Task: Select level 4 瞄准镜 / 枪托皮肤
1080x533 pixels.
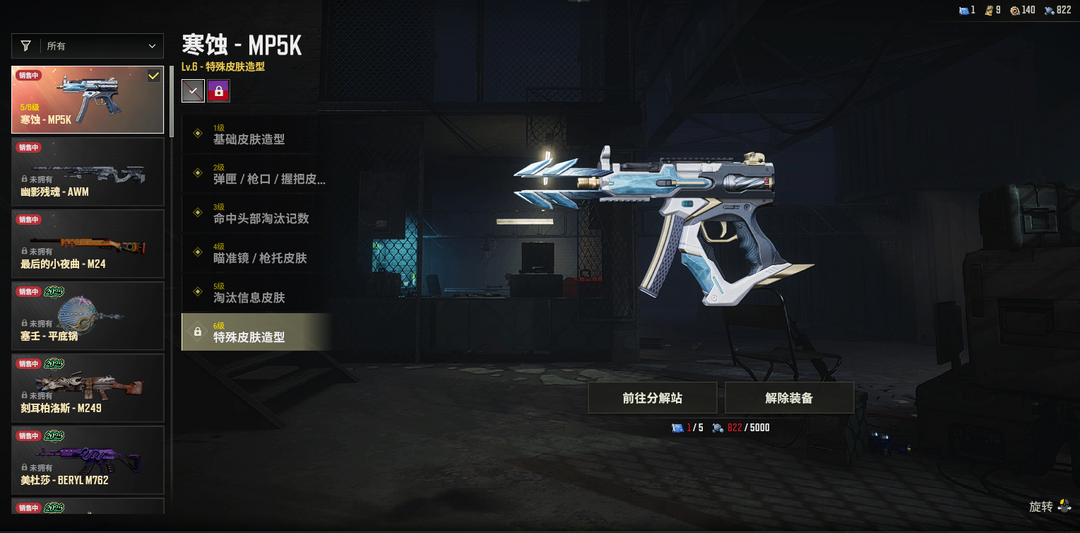Action: click(256, 253)
